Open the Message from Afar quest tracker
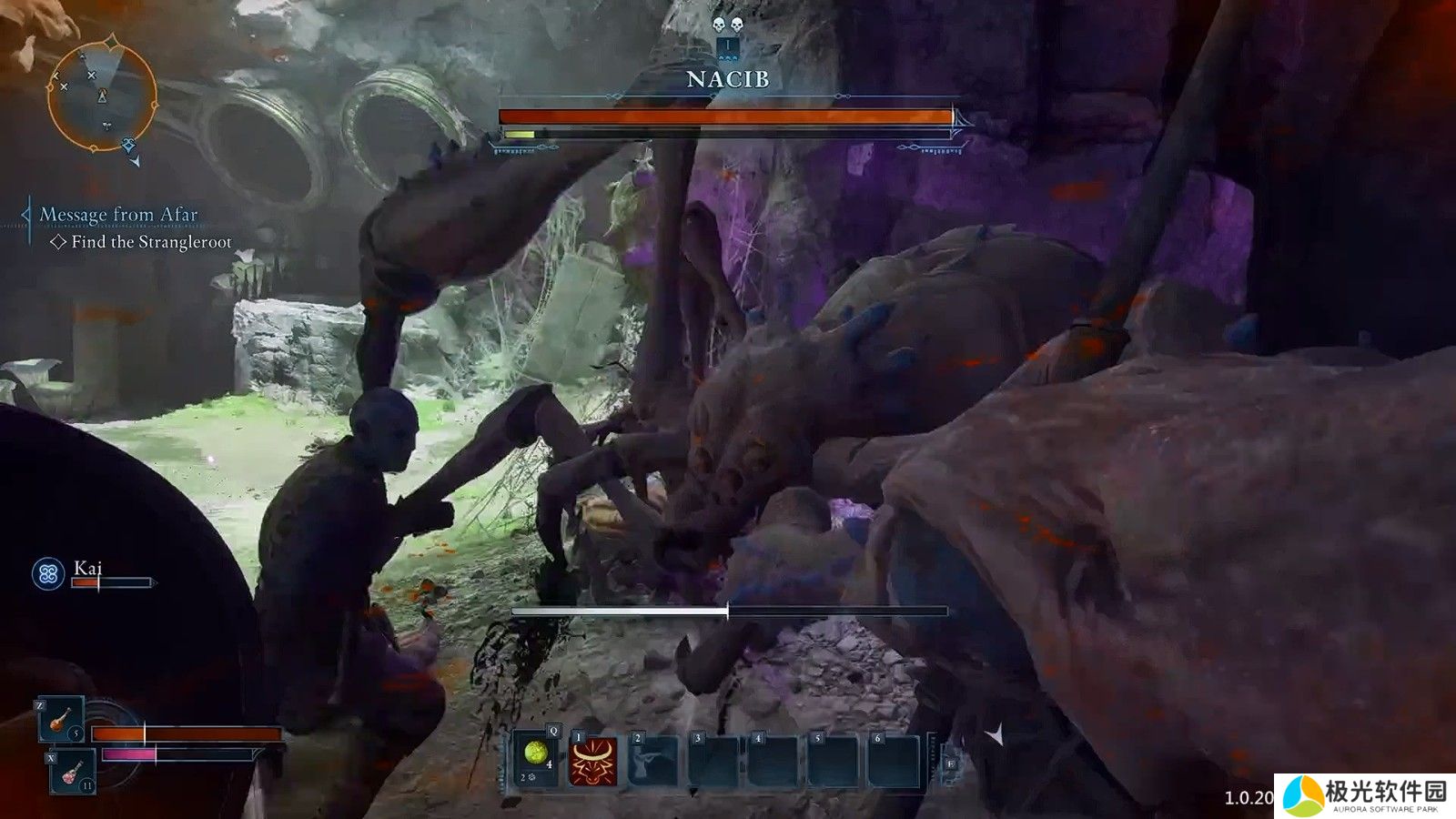The height and width of the screenshot is (819, 1456). coord(118,215)
